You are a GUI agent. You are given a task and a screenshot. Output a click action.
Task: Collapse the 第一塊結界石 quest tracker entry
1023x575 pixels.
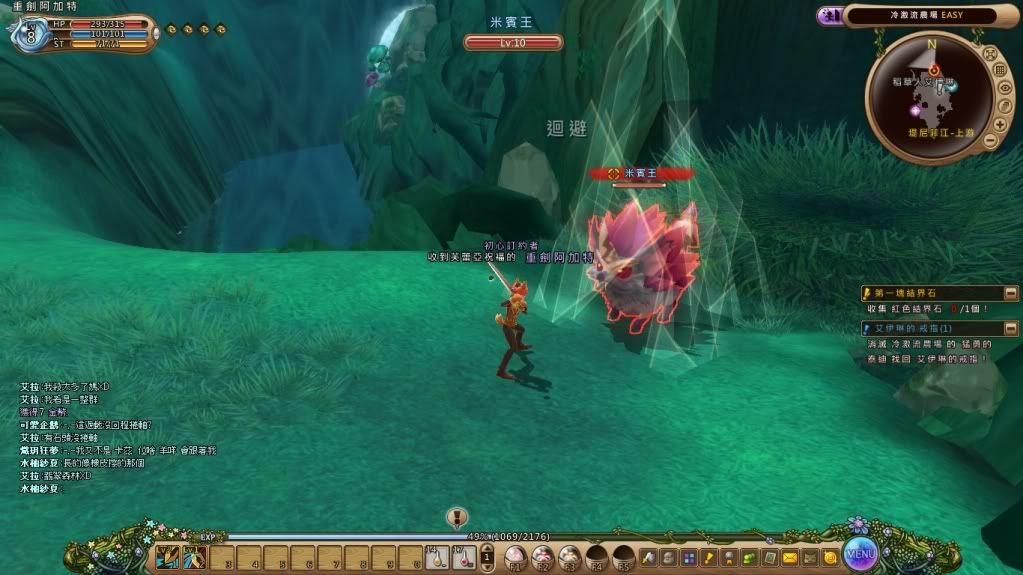pos(1011,293)
